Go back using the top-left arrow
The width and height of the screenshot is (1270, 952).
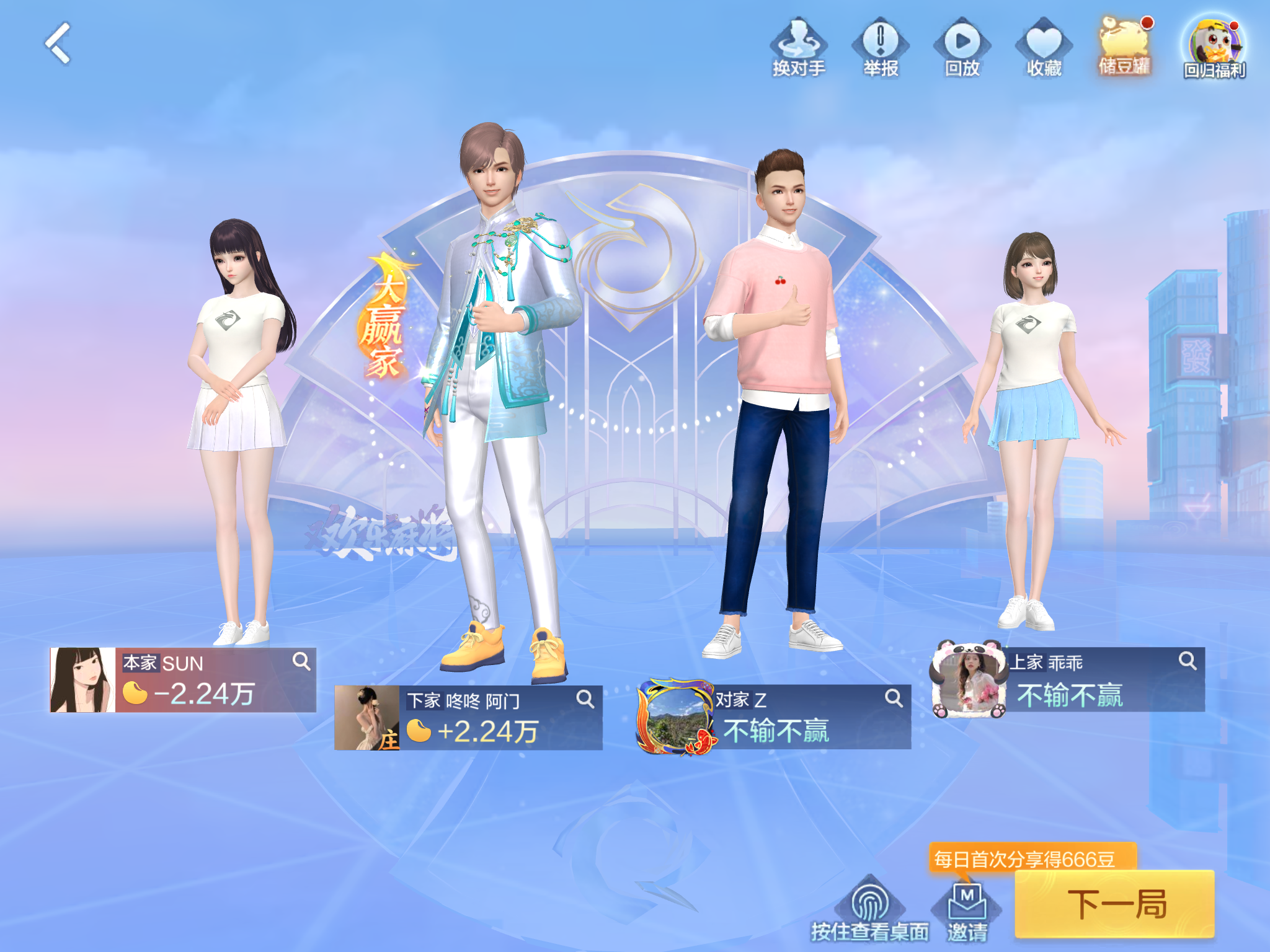click(59, 43)
